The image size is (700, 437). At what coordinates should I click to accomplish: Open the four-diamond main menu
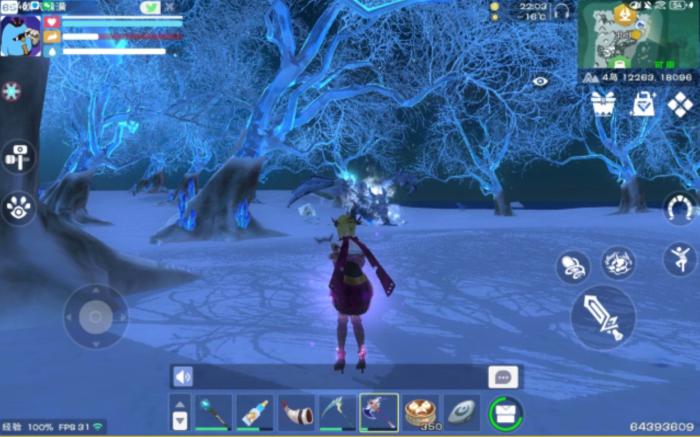click(681, 104)
